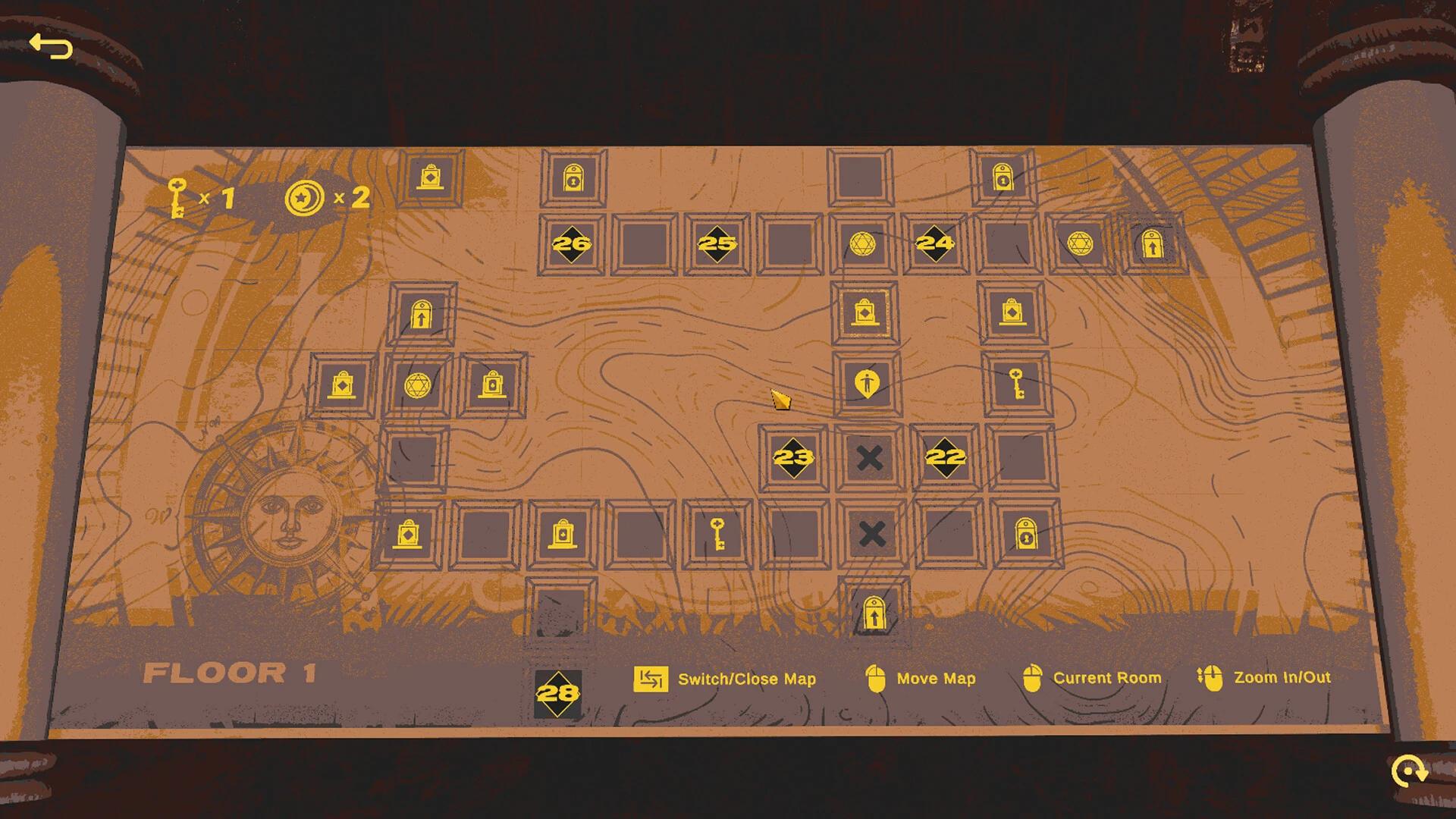Select the room marked 26
This screenshot has height=819, width=1456.
pos(571,244)
